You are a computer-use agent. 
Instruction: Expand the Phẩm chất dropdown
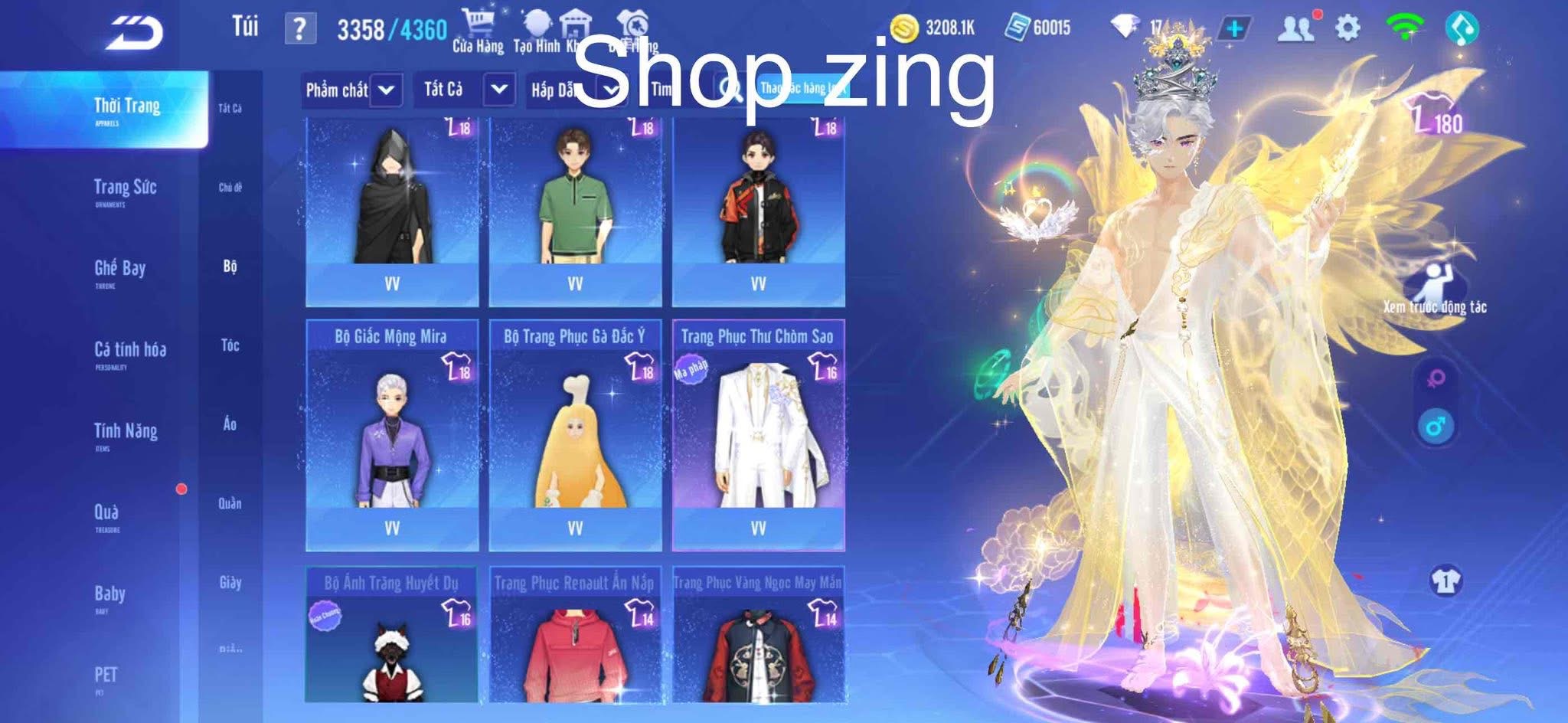pos(351,90)
